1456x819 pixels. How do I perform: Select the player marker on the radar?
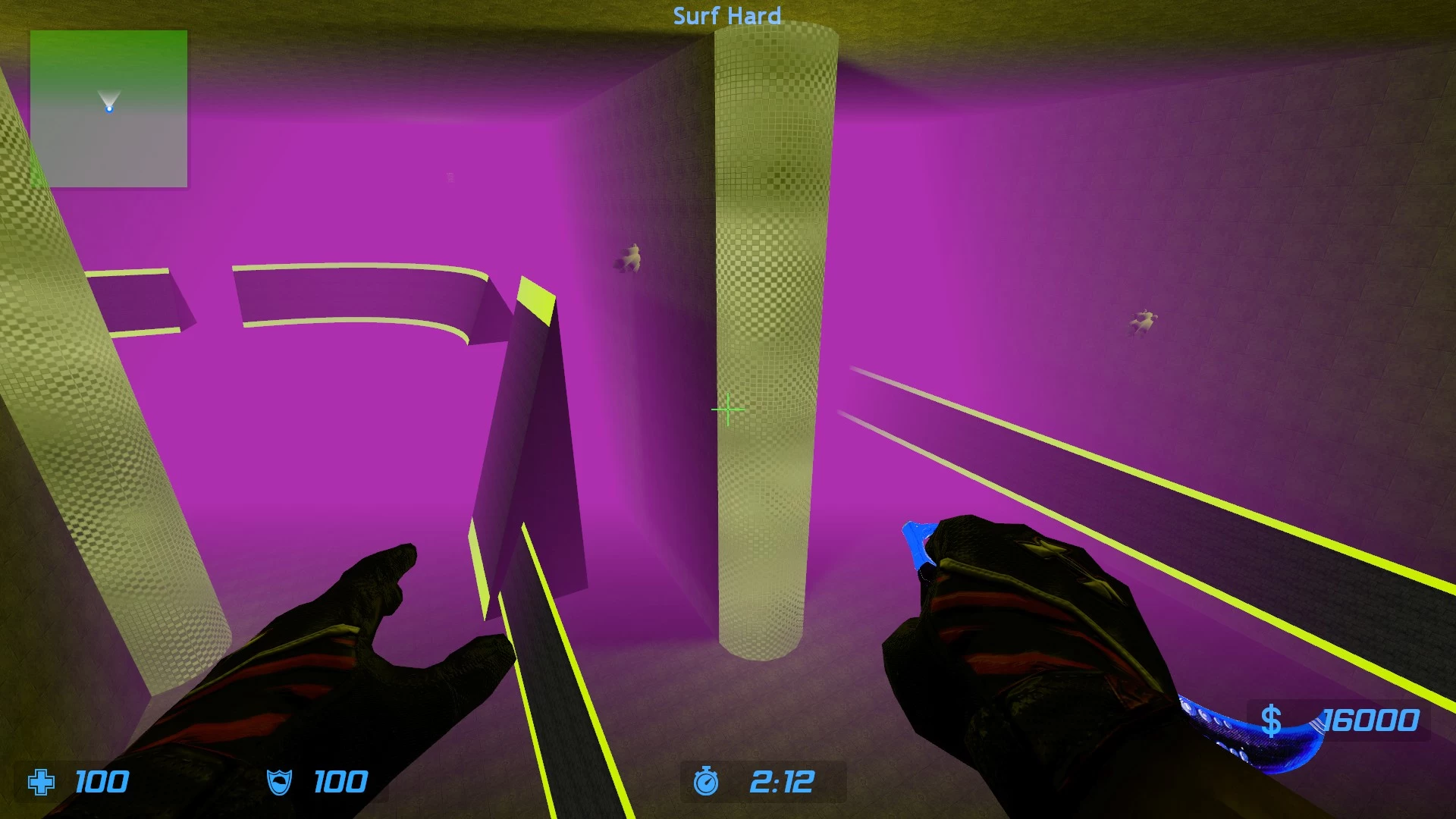pyautogui.click(x=109, y=108)
